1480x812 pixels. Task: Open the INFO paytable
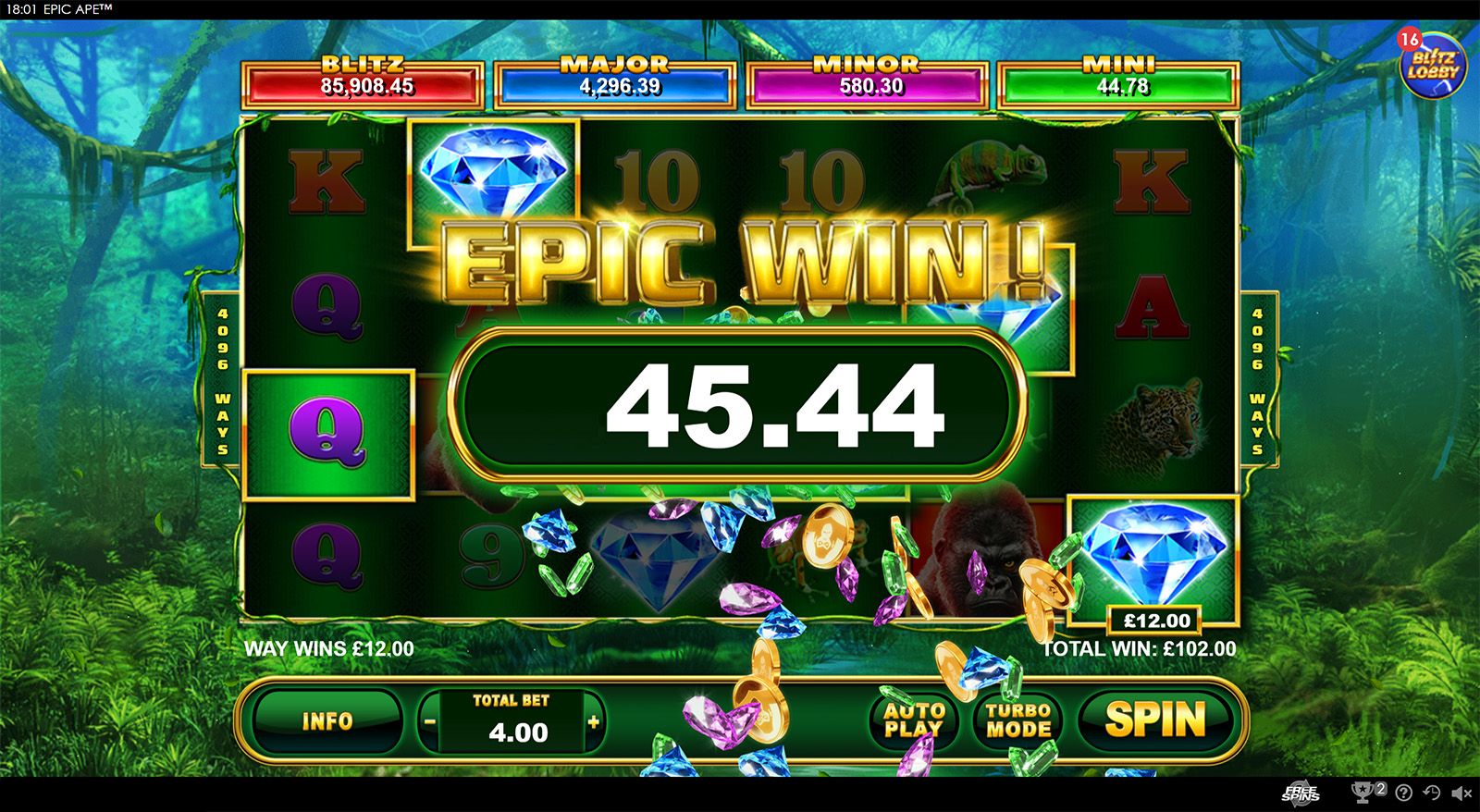click(x=327, y=720)
